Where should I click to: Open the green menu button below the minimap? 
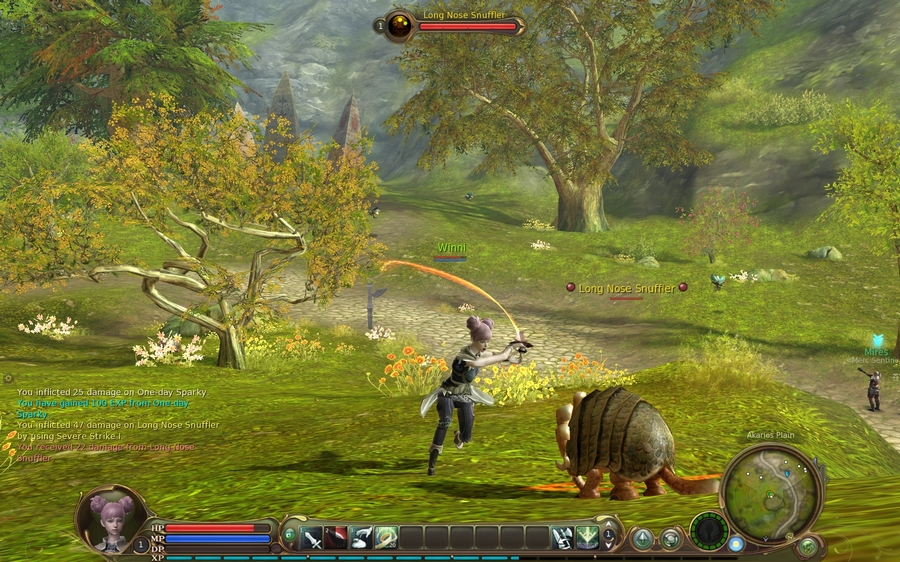(808, 547)
